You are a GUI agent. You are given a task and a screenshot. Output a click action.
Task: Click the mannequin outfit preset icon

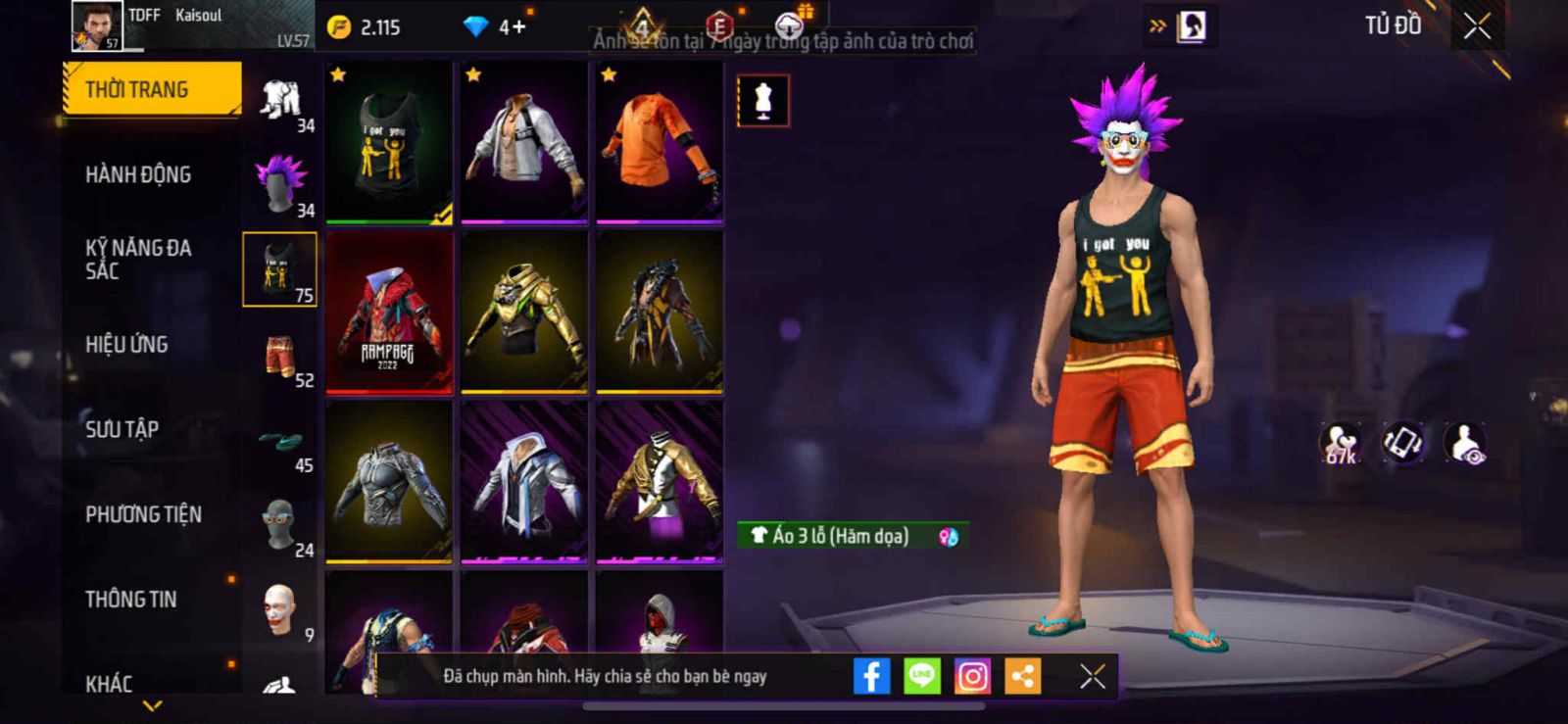[762, 101]
